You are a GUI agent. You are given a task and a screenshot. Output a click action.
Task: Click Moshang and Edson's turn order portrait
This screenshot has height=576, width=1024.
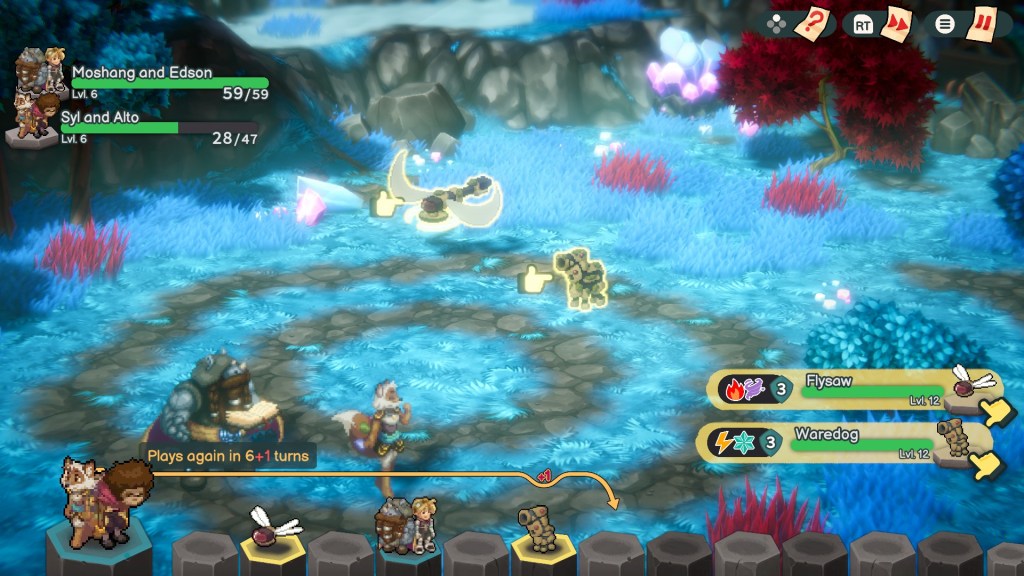(407, 522)
